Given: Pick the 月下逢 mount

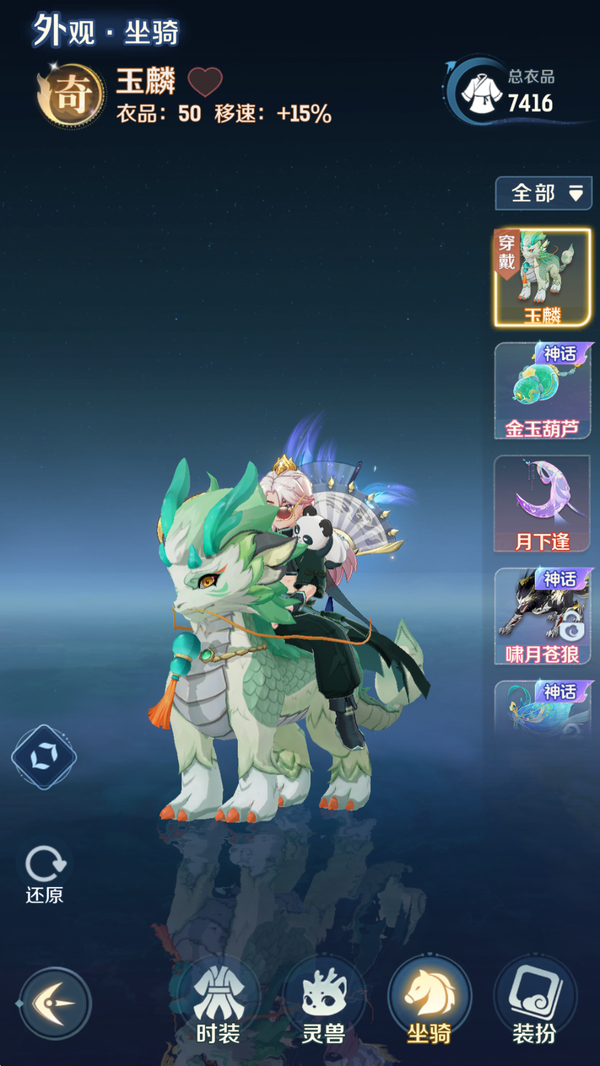Looking at the screenshot, I should 542,504.
